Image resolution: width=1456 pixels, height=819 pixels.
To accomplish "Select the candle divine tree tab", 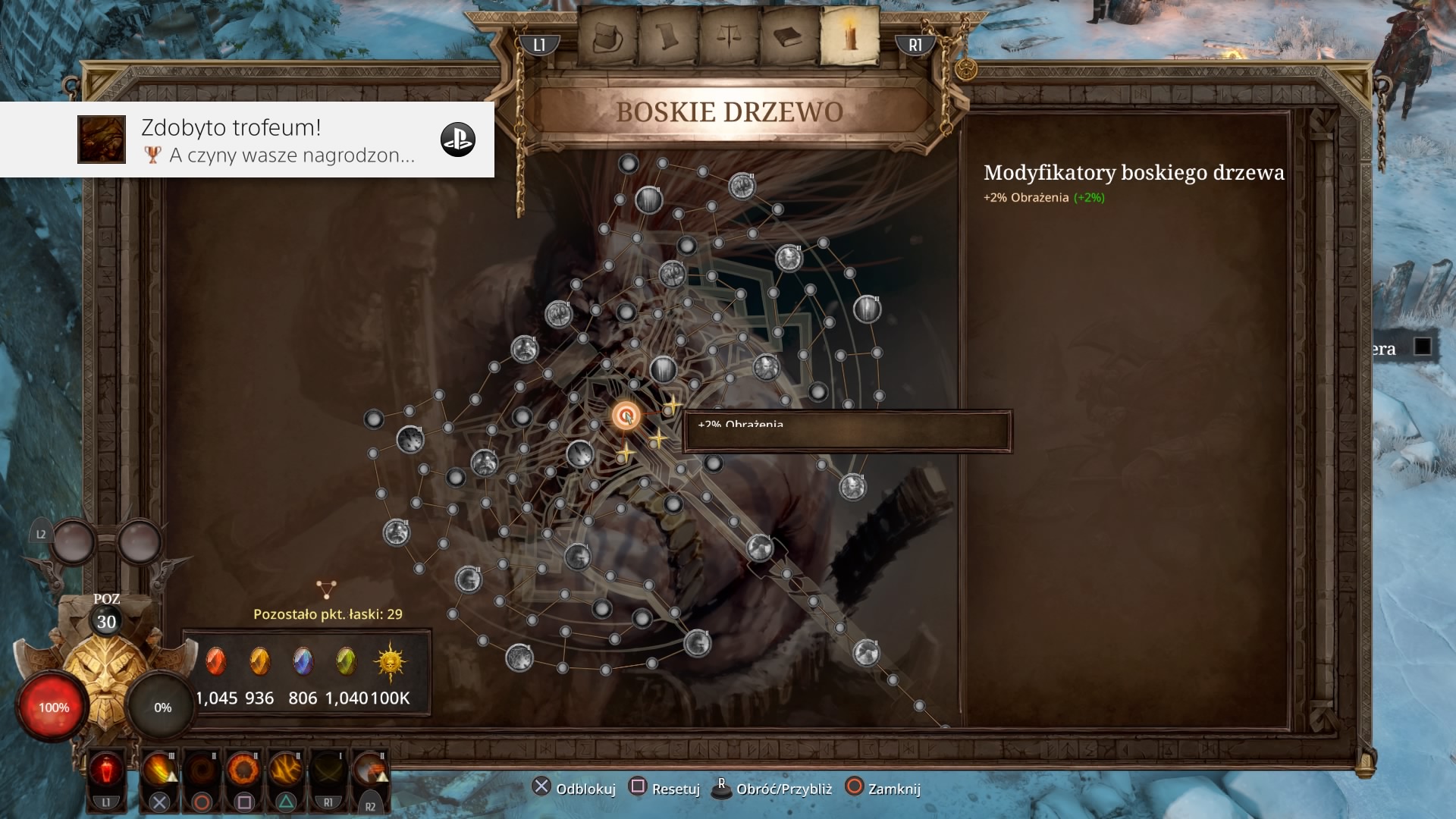I will (850, 36).
